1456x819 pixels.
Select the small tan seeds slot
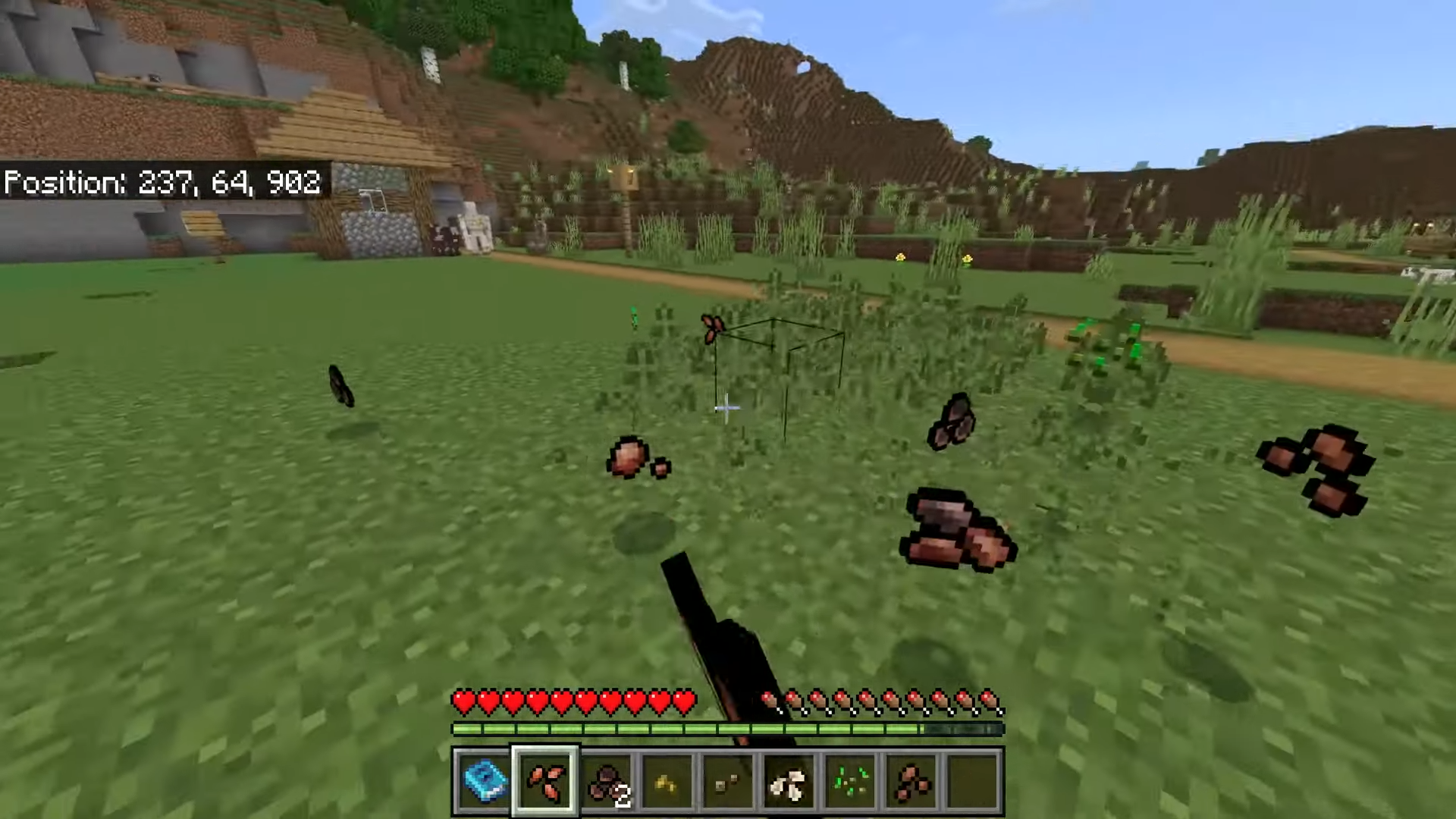pos(728,781)
